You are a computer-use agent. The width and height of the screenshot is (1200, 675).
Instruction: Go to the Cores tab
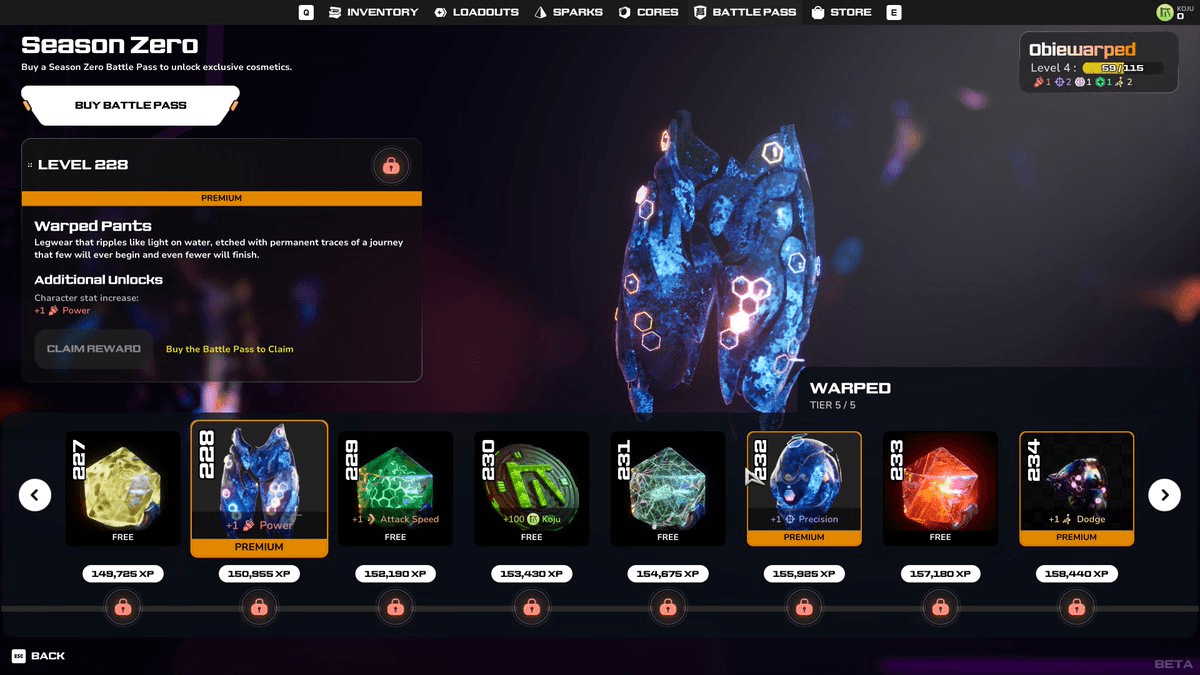648,12
